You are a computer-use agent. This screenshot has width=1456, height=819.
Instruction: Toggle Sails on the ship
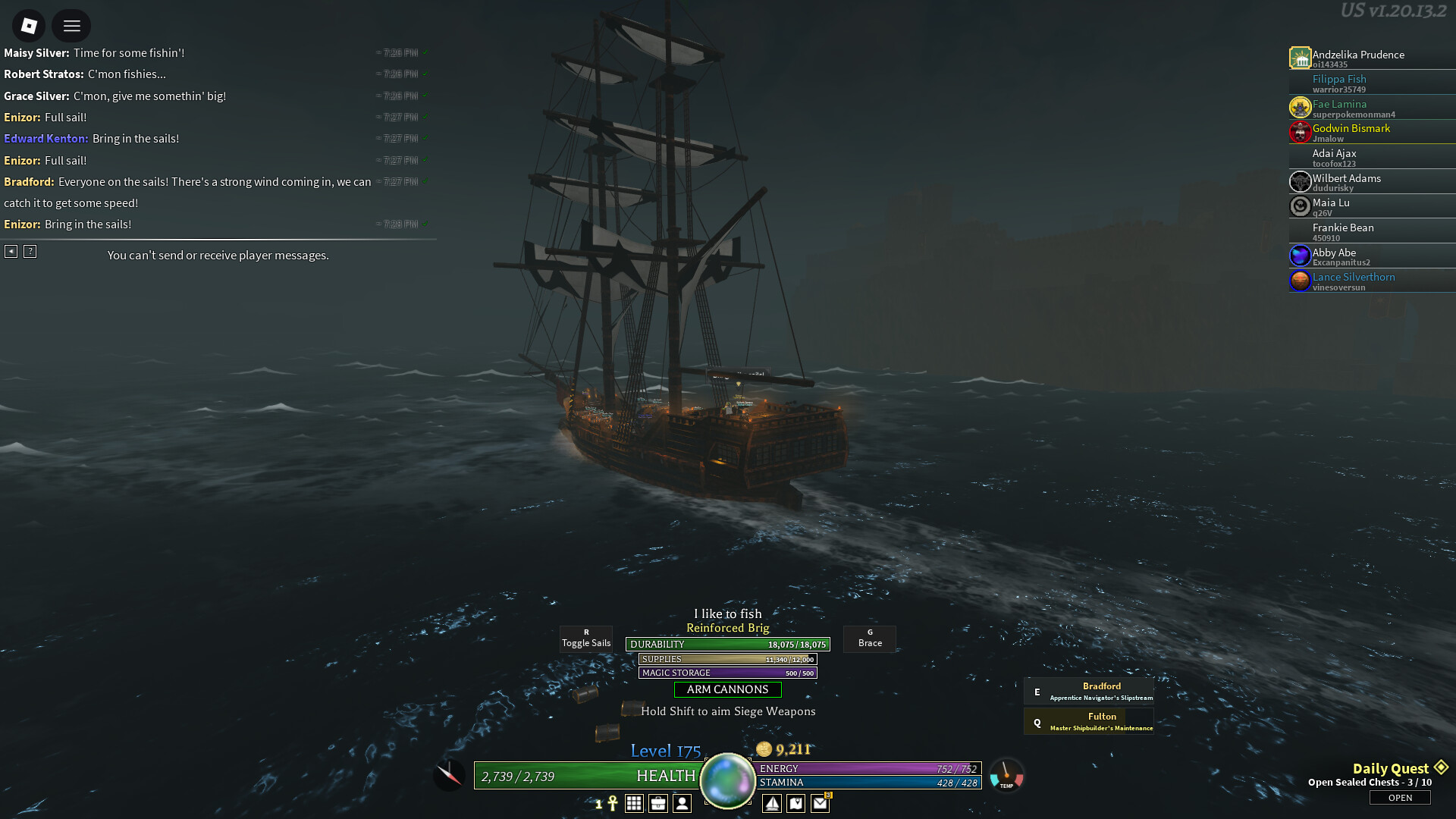(x=585, y=639)
